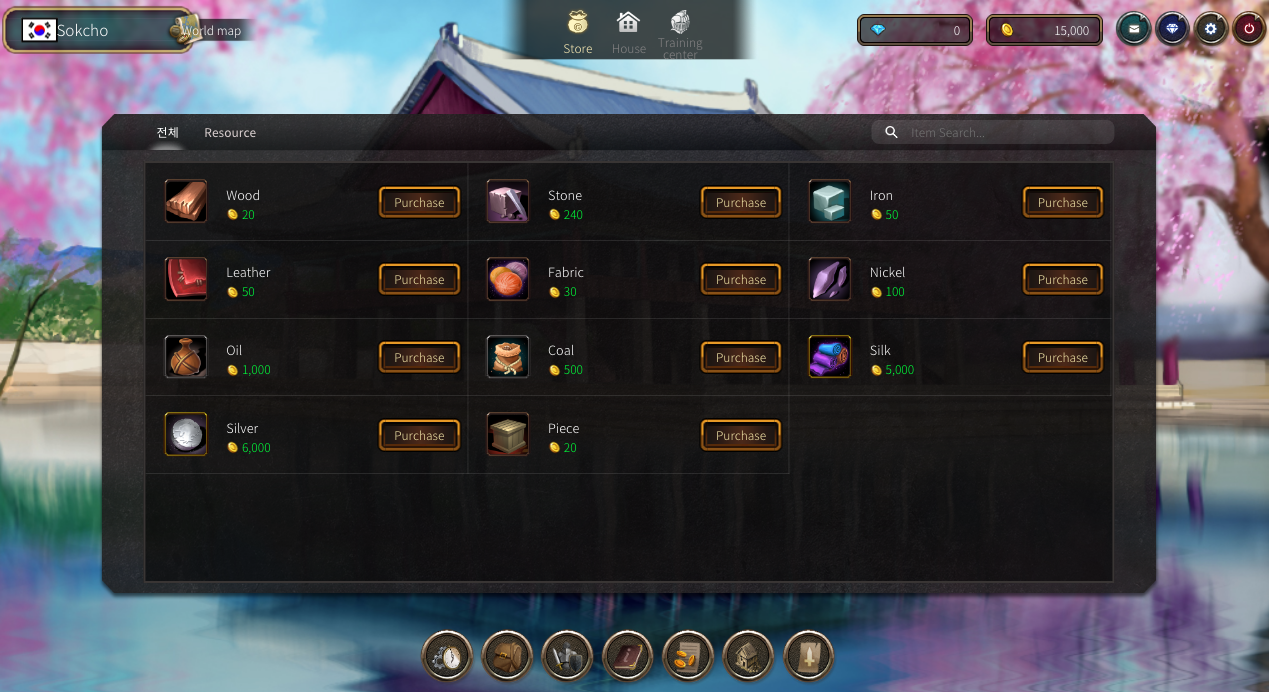The width and height of the screenshot is (1269, 692).
Task: Focus the Item Search field
Action: 1005,133
